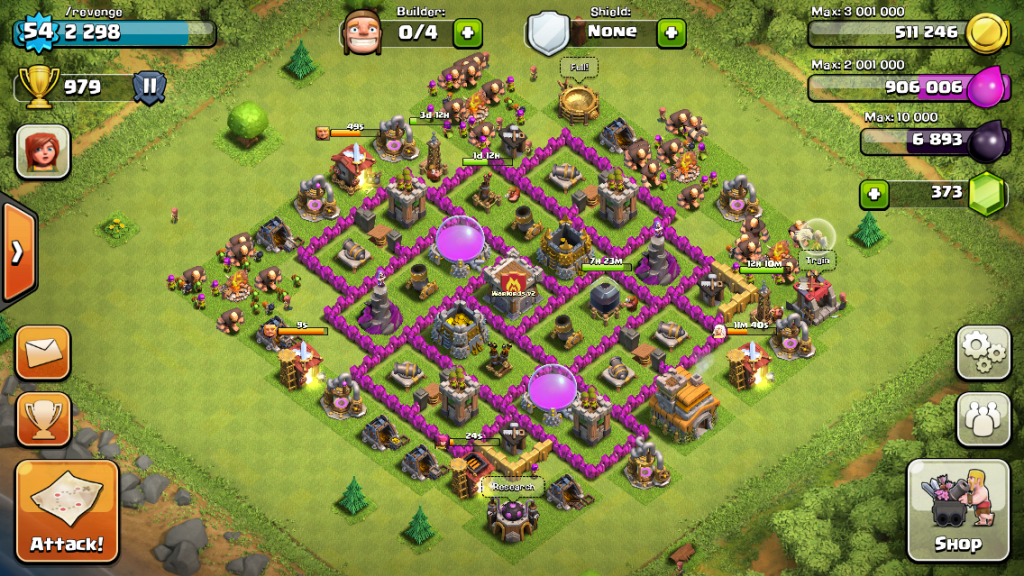
Task: Tap the Full label on the clan castle
Action: click(x=578, y=68)
